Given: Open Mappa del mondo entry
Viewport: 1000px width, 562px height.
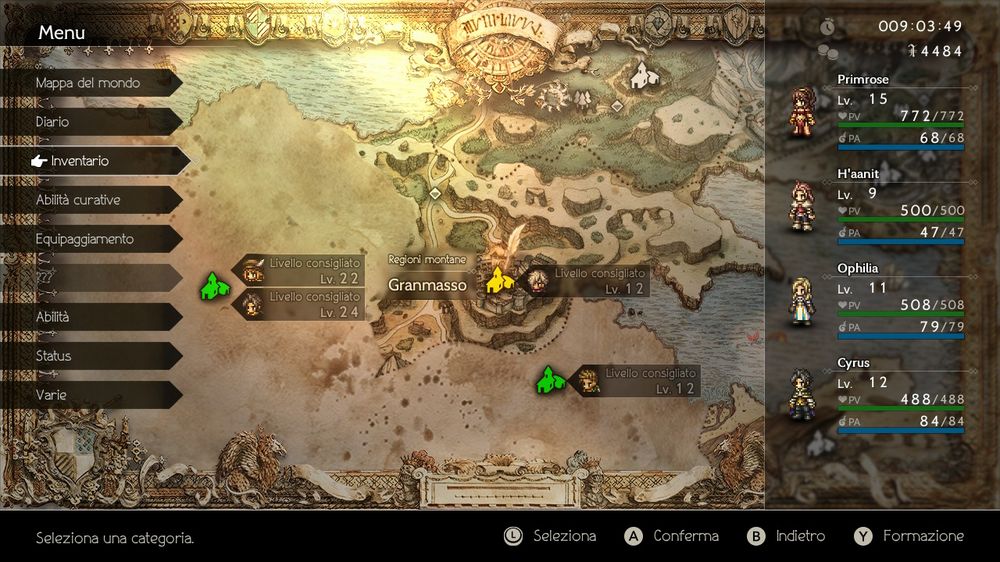Looking at the screenshot, I should coord(90,83).
